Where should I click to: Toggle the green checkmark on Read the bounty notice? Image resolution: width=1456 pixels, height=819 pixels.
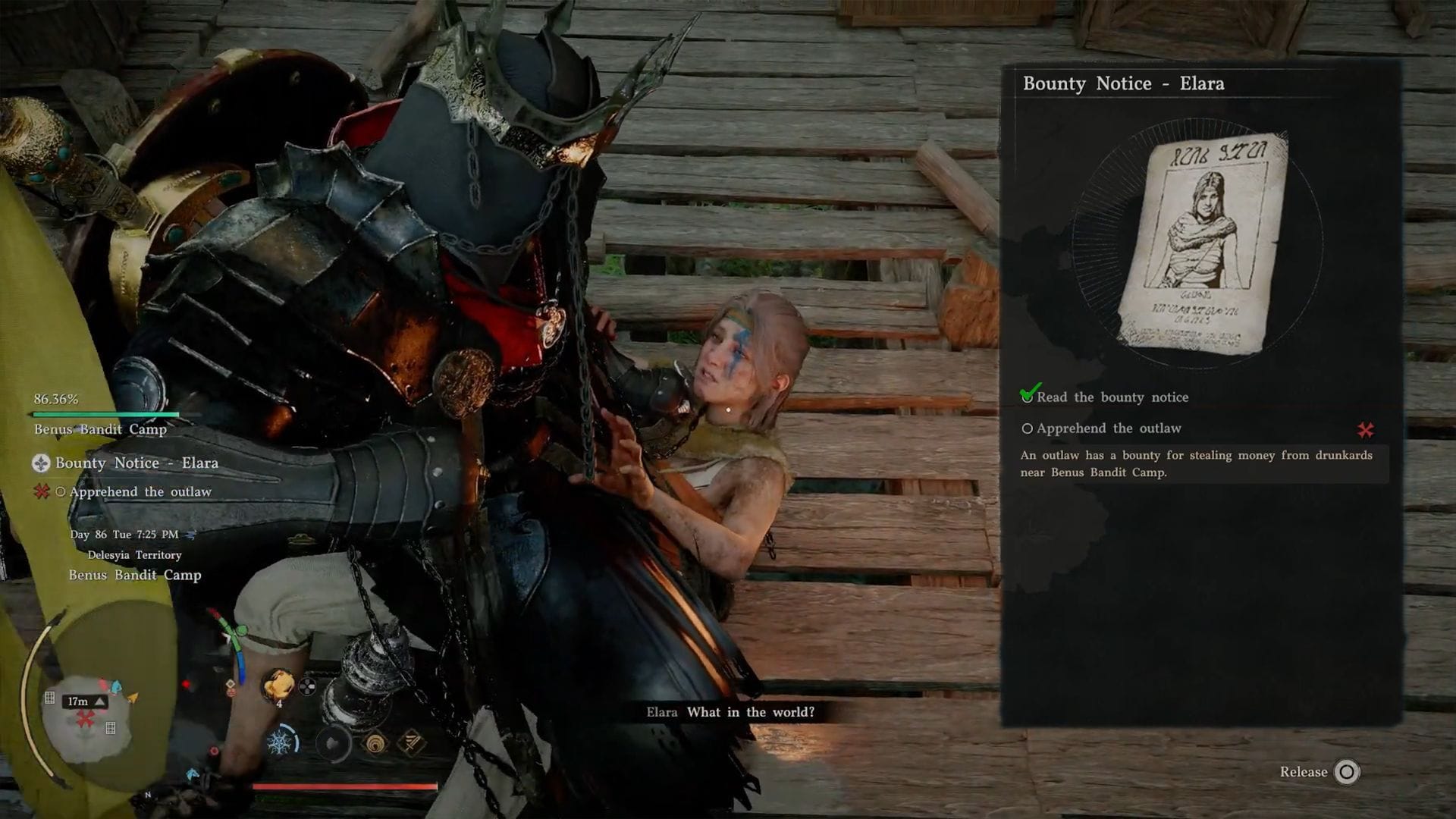coord(1028,394)
